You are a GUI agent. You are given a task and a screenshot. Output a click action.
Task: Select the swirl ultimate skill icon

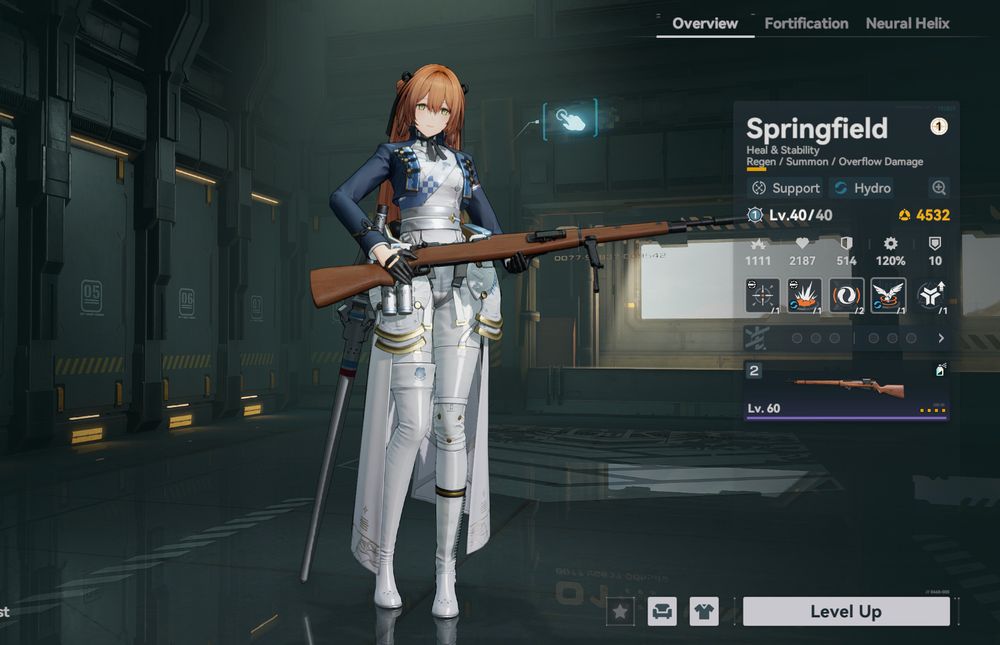[847, 295]
